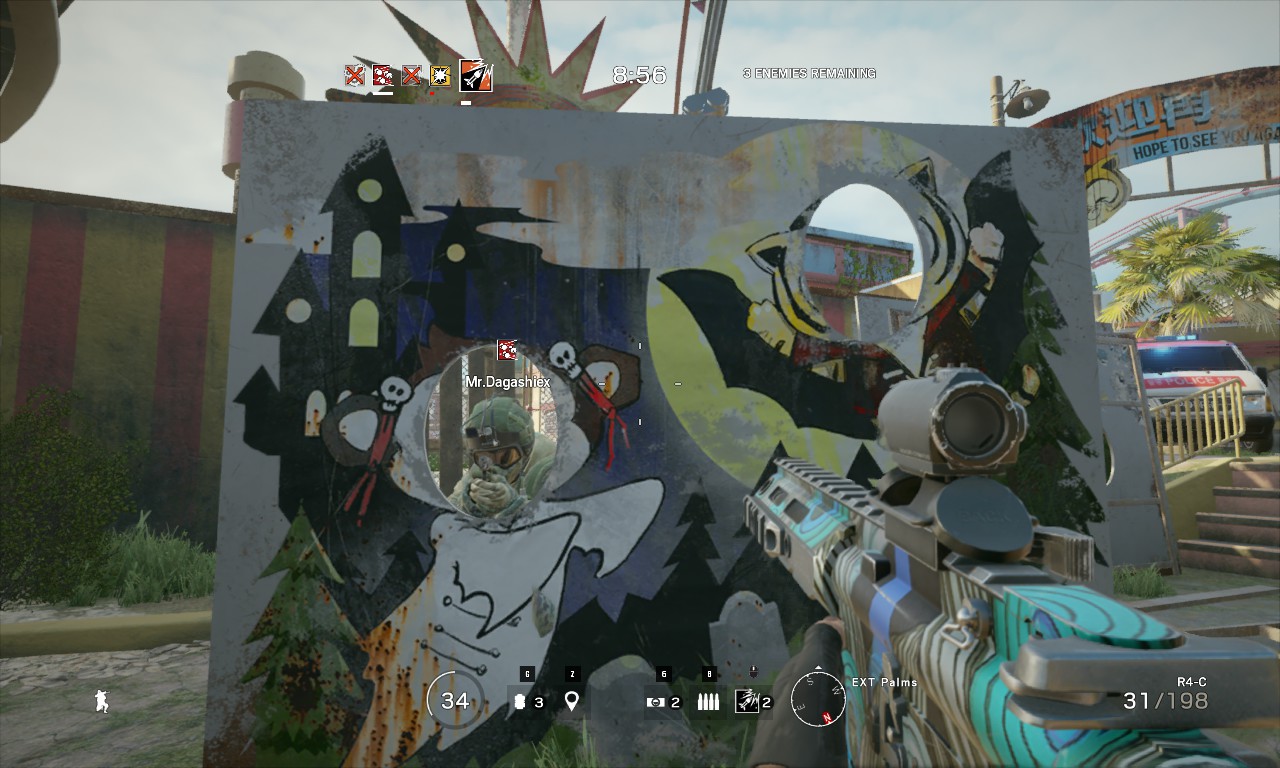Click the white underline indicator below the red portrait
Image resolution: width=1280 pixels, height=768 pixels.
(x=383, y=93)
